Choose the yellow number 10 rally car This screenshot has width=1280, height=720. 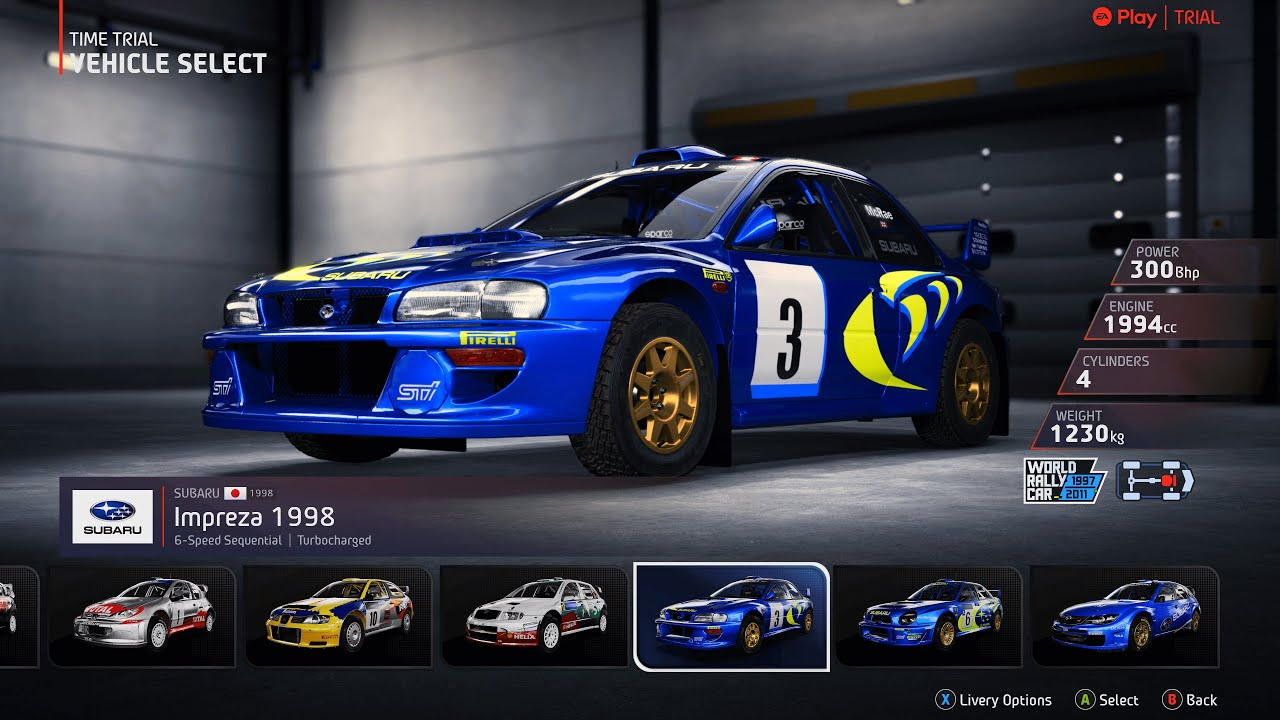(x=338, y=617)
